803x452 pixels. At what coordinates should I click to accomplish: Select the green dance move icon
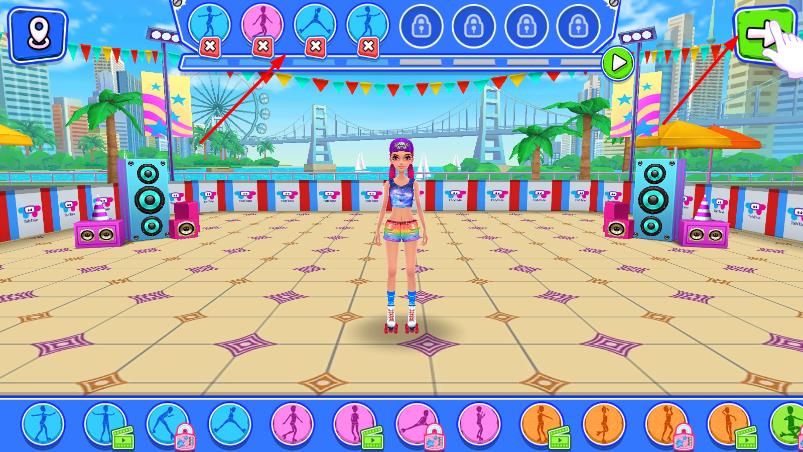point(790,424)
